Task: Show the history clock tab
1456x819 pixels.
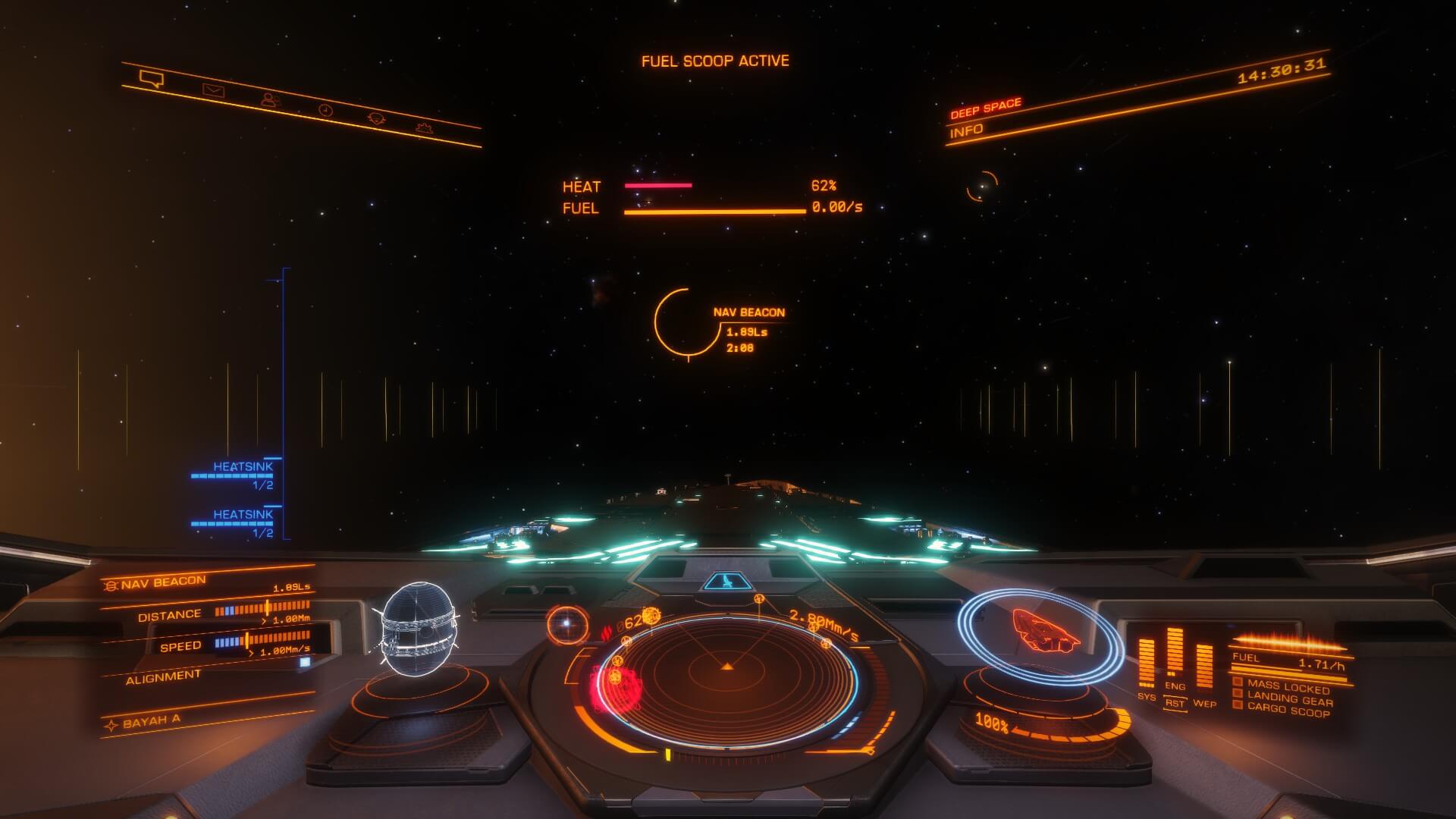Action: [x=325, y=110]
